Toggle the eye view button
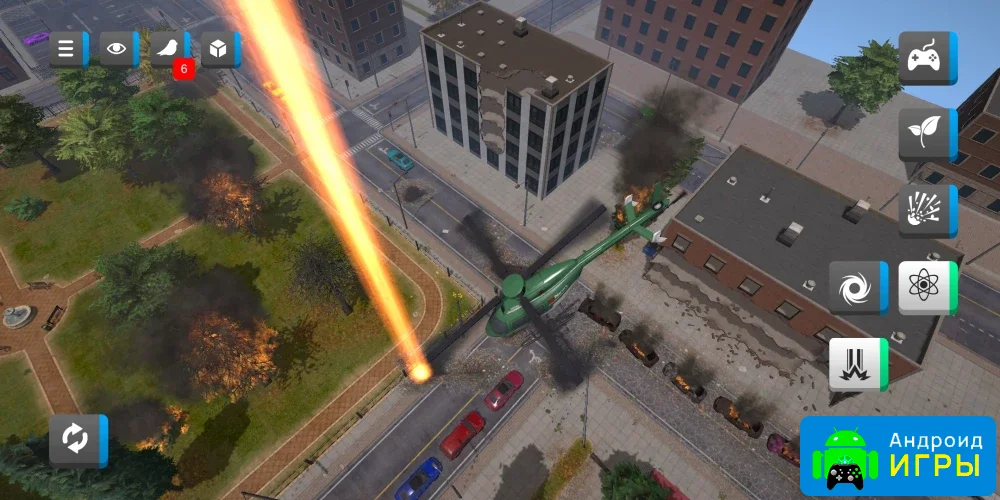1000x500 pixels. [118, 49]
